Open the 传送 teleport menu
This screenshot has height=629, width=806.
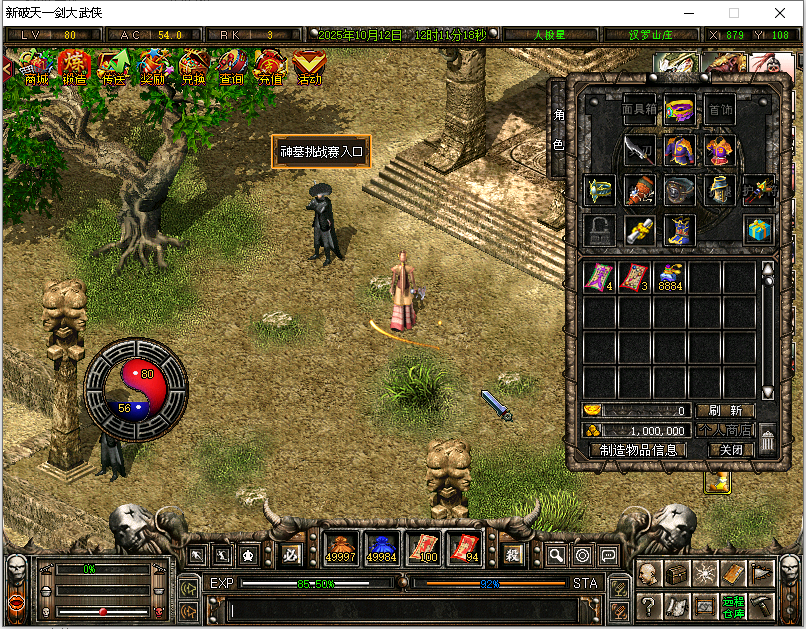click(113, 68)
